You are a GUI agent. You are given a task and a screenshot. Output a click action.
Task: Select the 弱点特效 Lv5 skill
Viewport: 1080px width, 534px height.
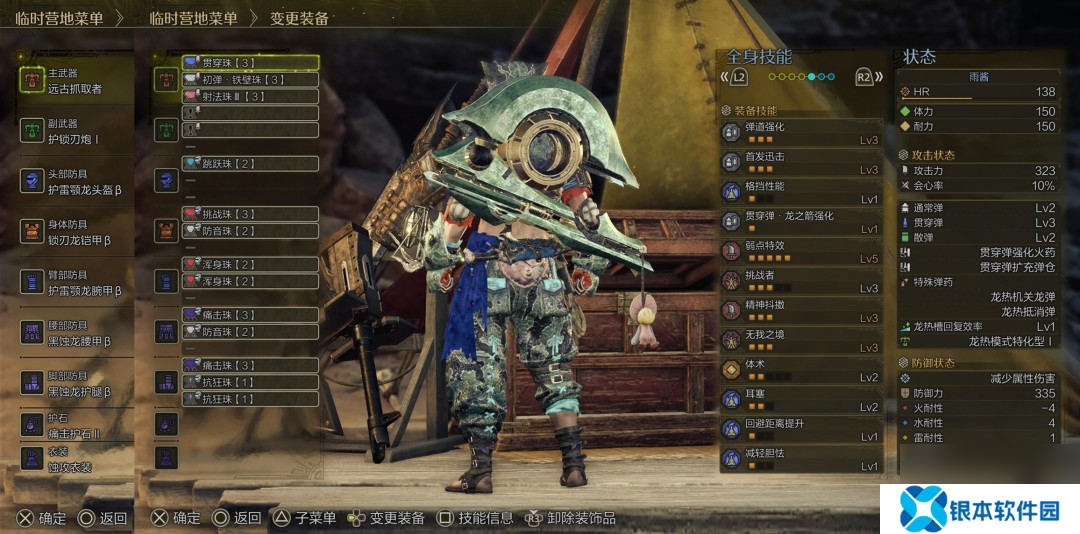(801, 252)
